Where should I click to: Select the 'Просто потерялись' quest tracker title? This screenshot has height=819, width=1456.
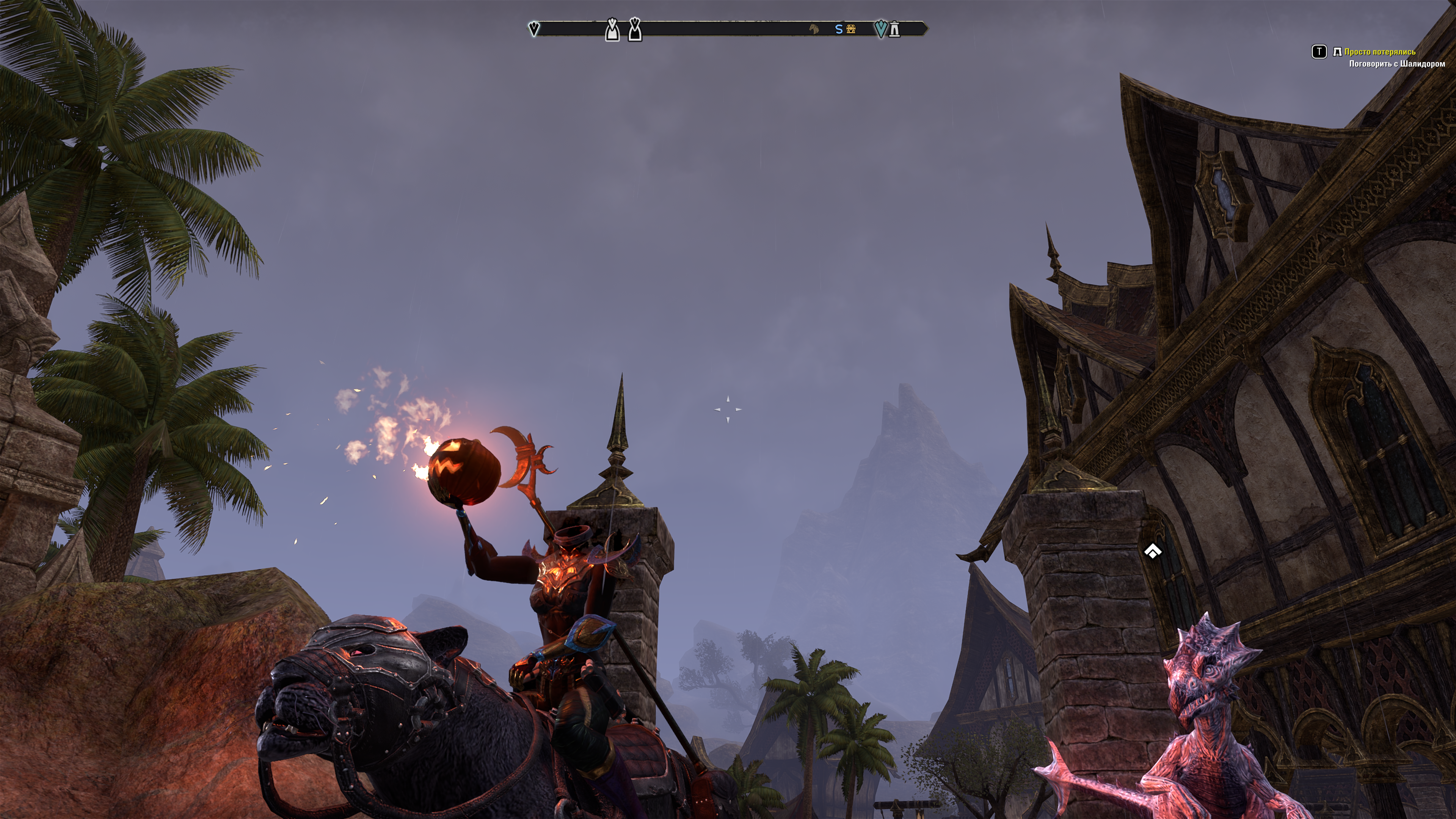click(x=1380, y=52)
